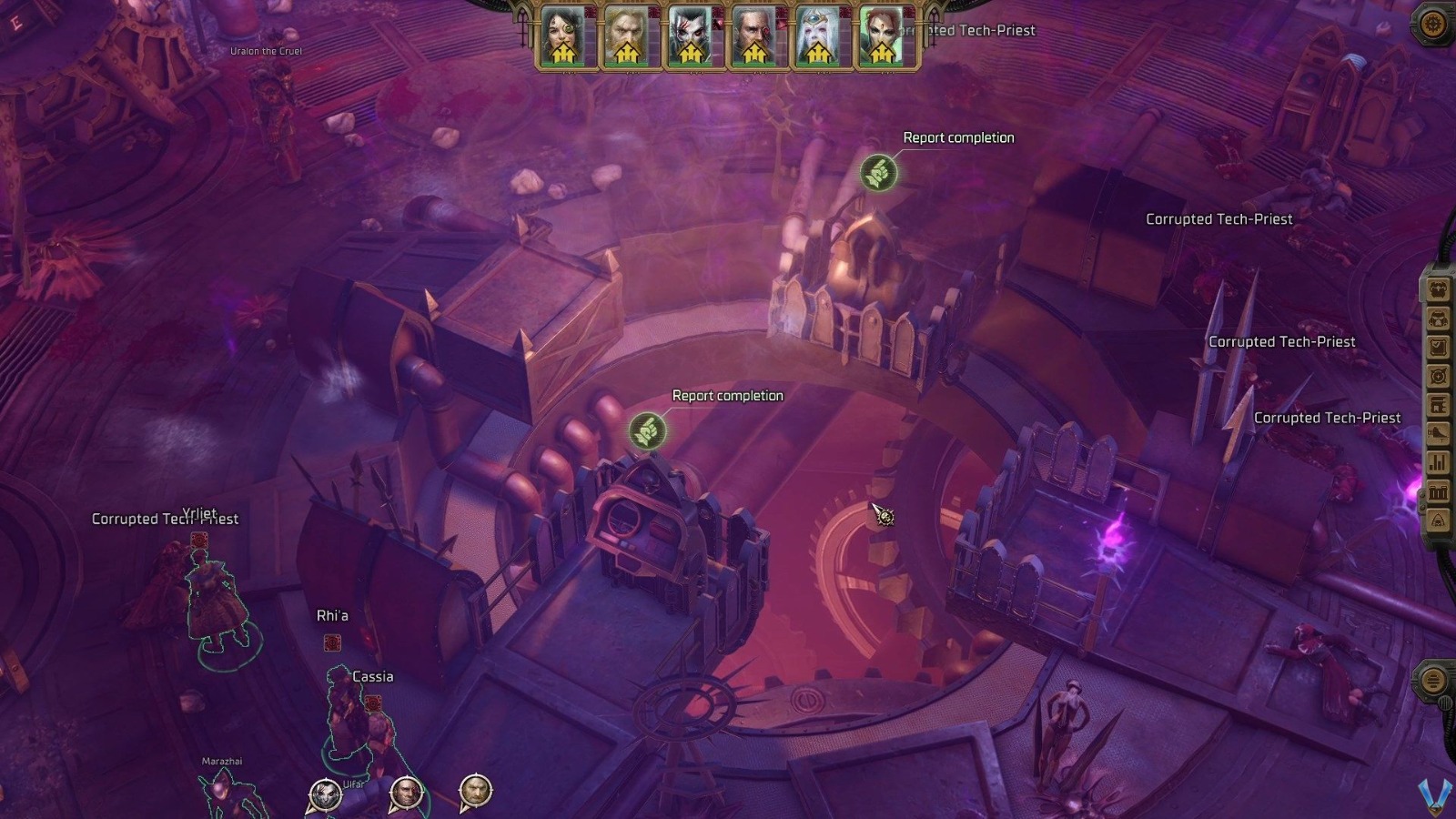Select Marazhai's circular portrait at bottom
The width and height of the screenshot is (1456, 819).
[326, 794]
